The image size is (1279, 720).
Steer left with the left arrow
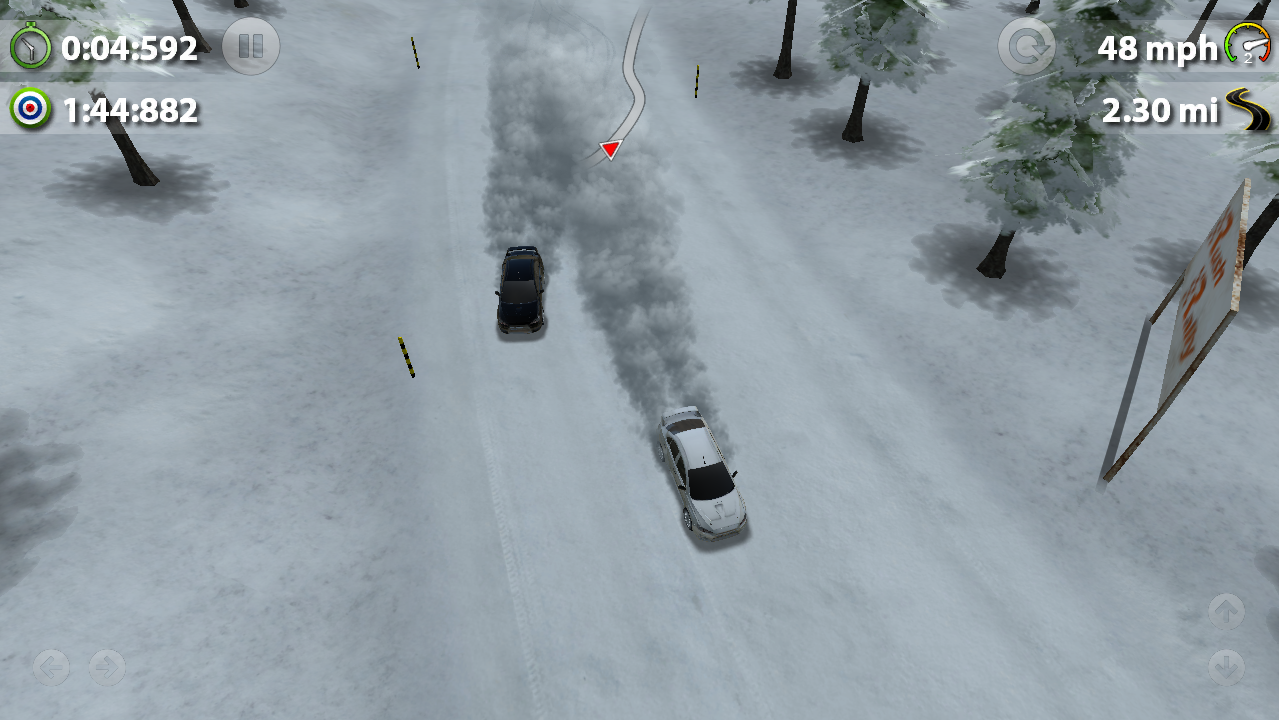[51, 666]
